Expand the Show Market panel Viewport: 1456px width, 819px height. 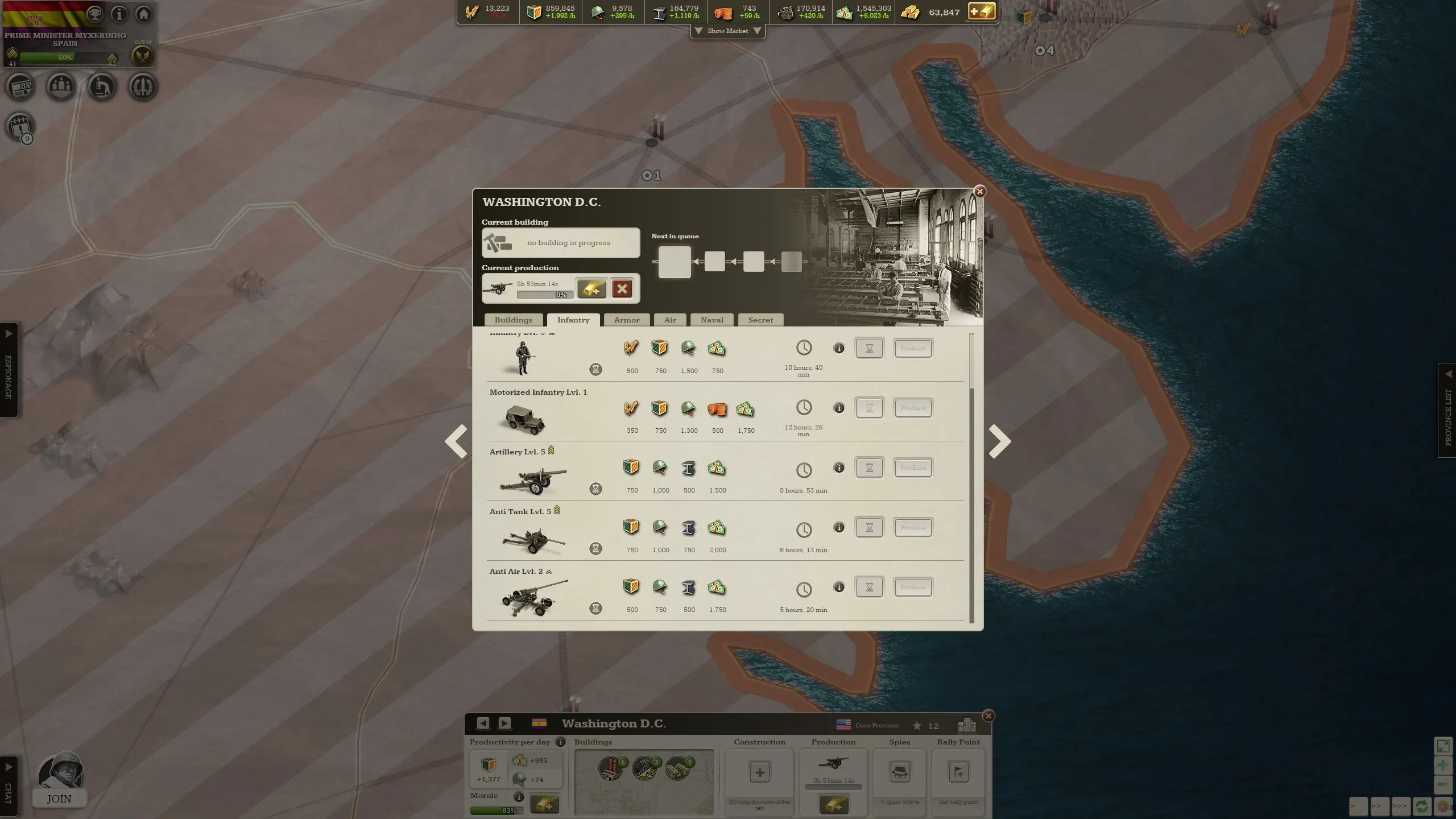pos(728,31)
